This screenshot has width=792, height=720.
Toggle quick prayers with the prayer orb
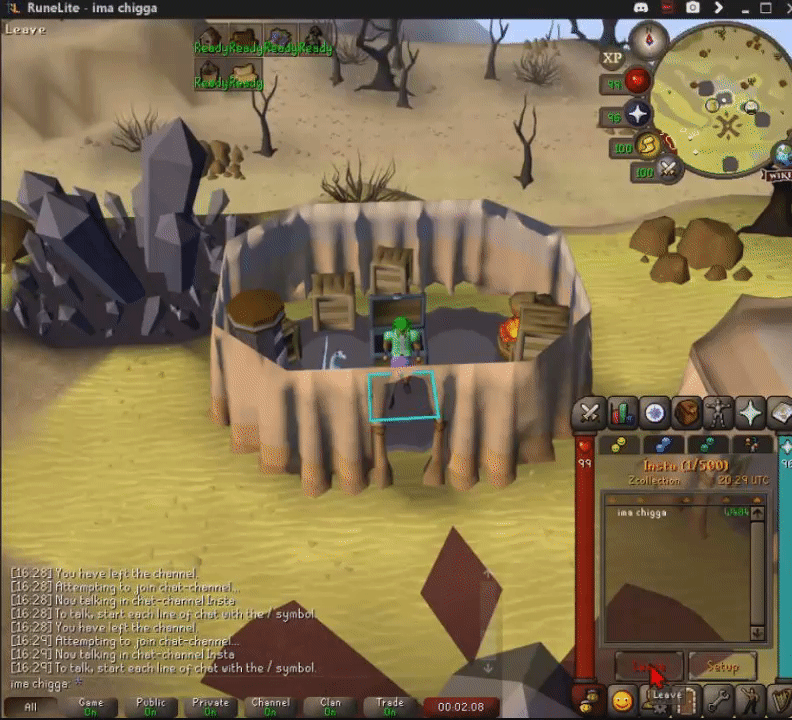point(637,114)
